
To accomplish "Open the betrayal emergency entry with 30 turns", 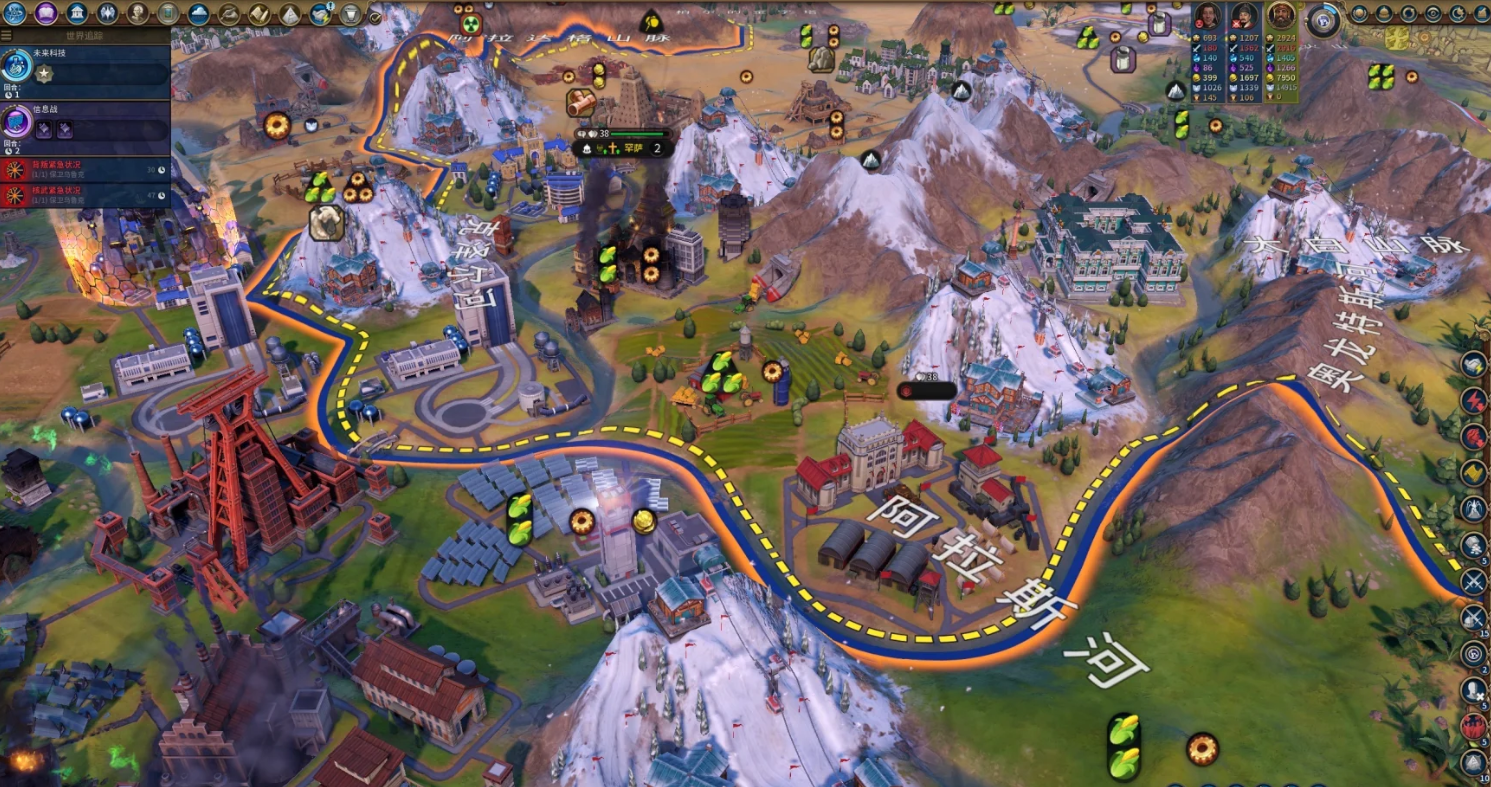I will (85, 169).
